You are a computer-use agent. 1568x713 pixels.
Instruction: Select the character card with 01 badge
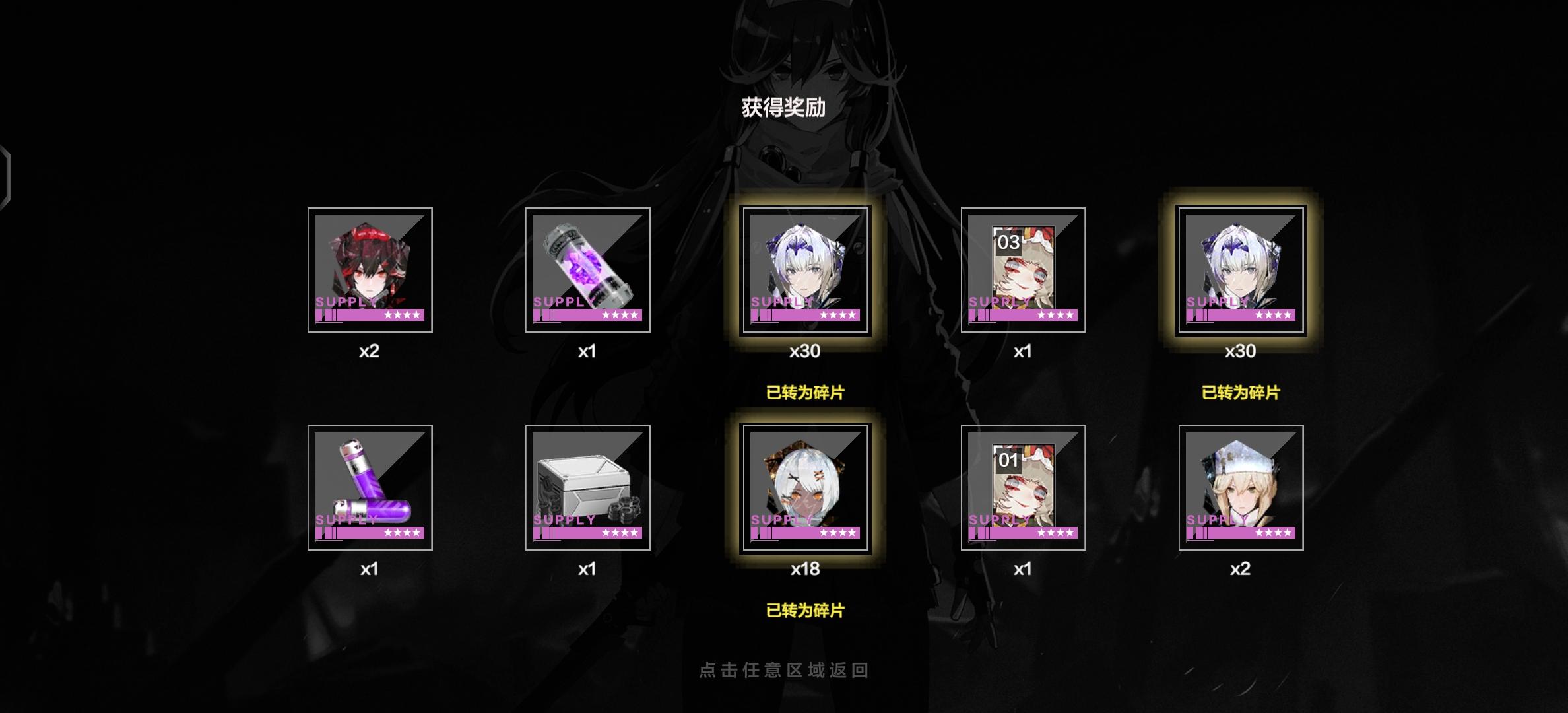pos(1024,489)
